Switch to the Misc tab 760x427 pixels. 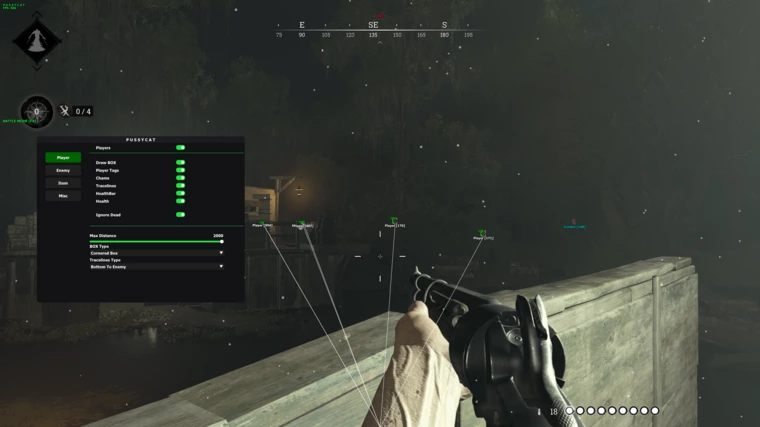(63, 196)
